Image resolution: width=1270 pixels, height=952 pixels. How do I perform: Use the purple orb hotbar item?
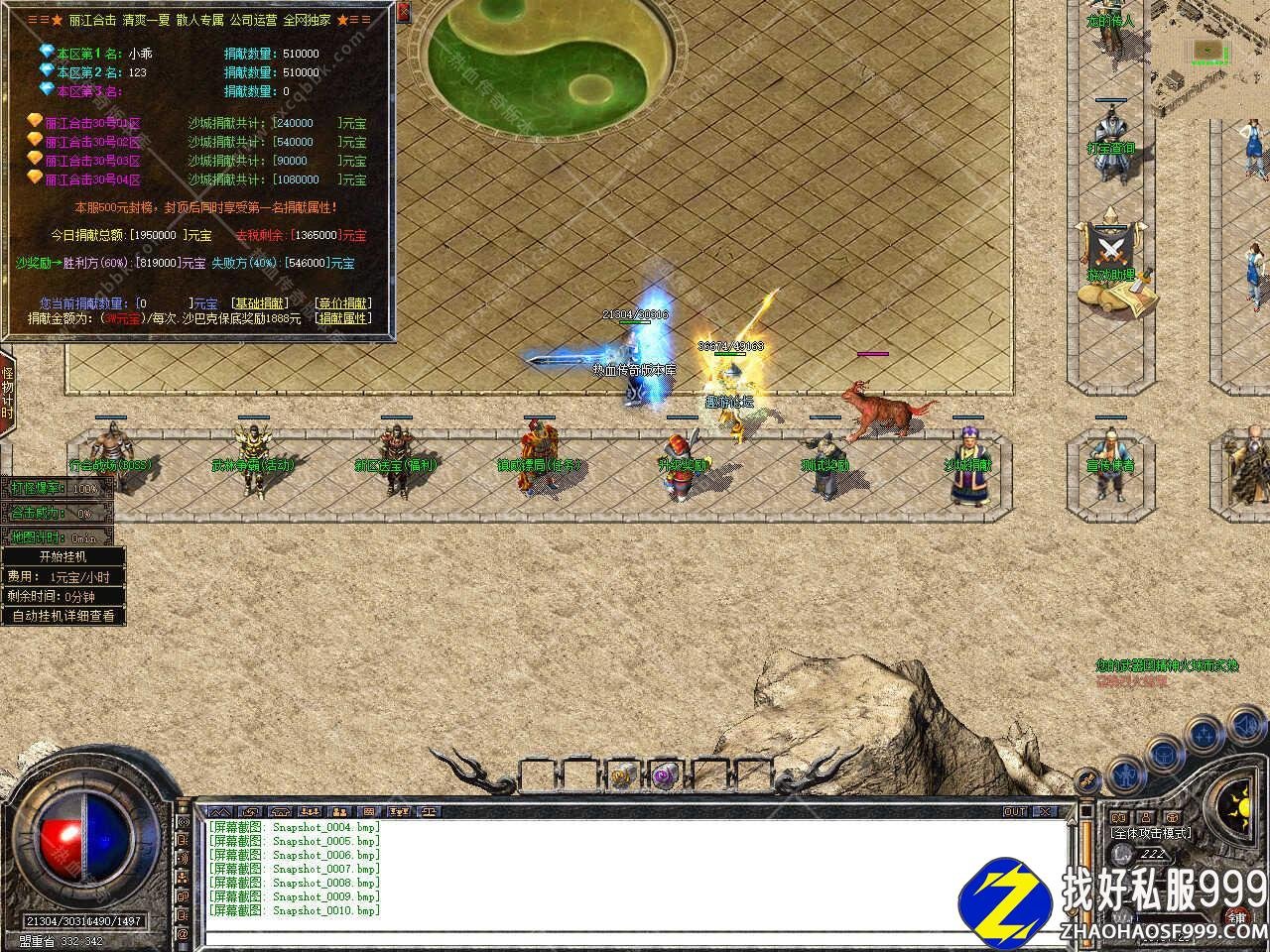pyautogui.click(x=663, y=776)
